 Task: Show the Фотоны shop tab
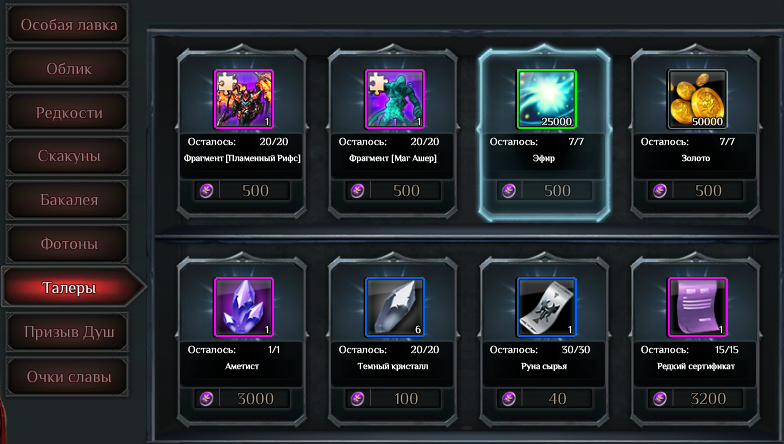pos(68,244)
